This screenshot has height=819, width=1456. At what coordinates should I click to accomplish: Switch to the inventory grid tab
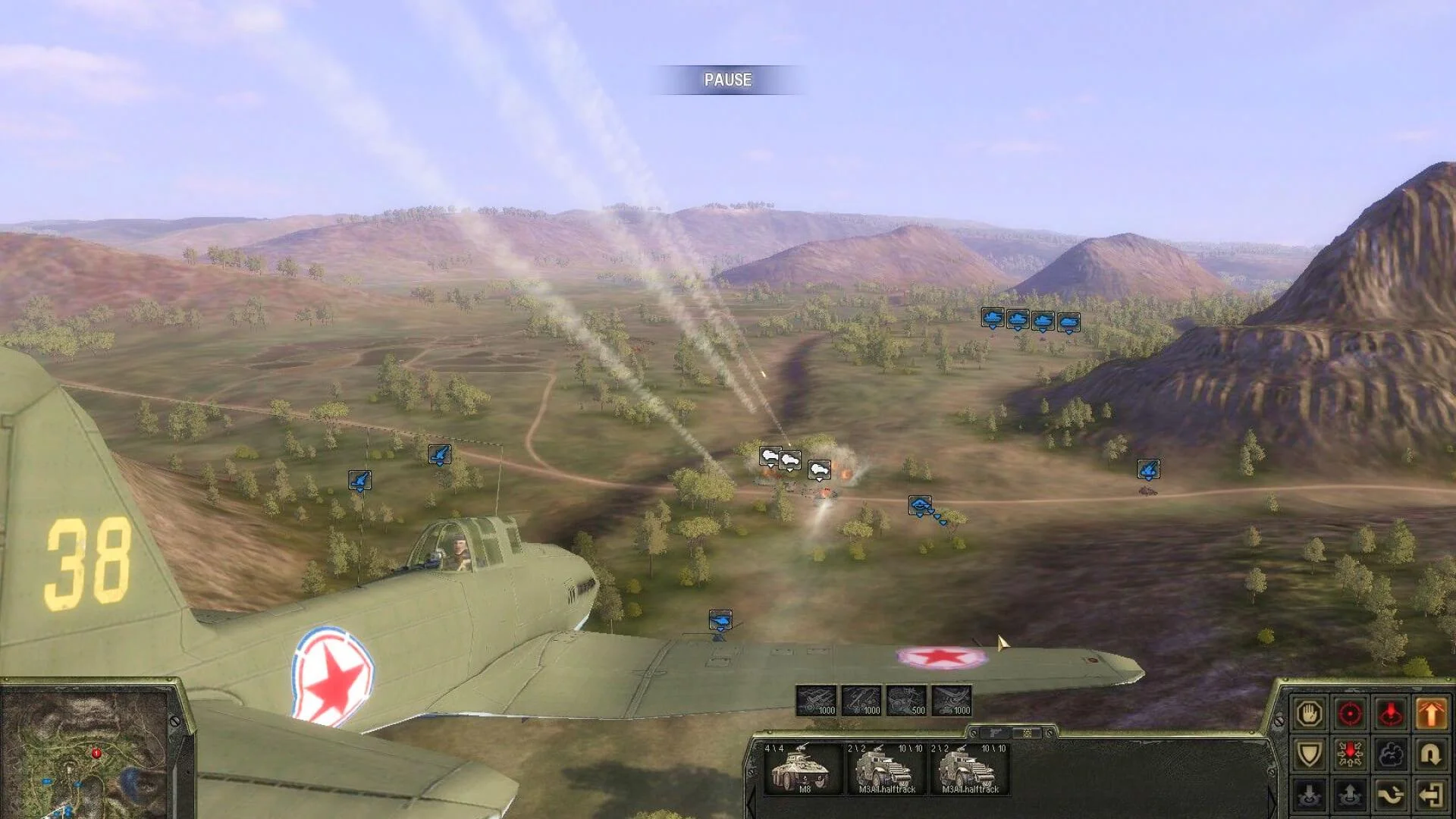1028,733
